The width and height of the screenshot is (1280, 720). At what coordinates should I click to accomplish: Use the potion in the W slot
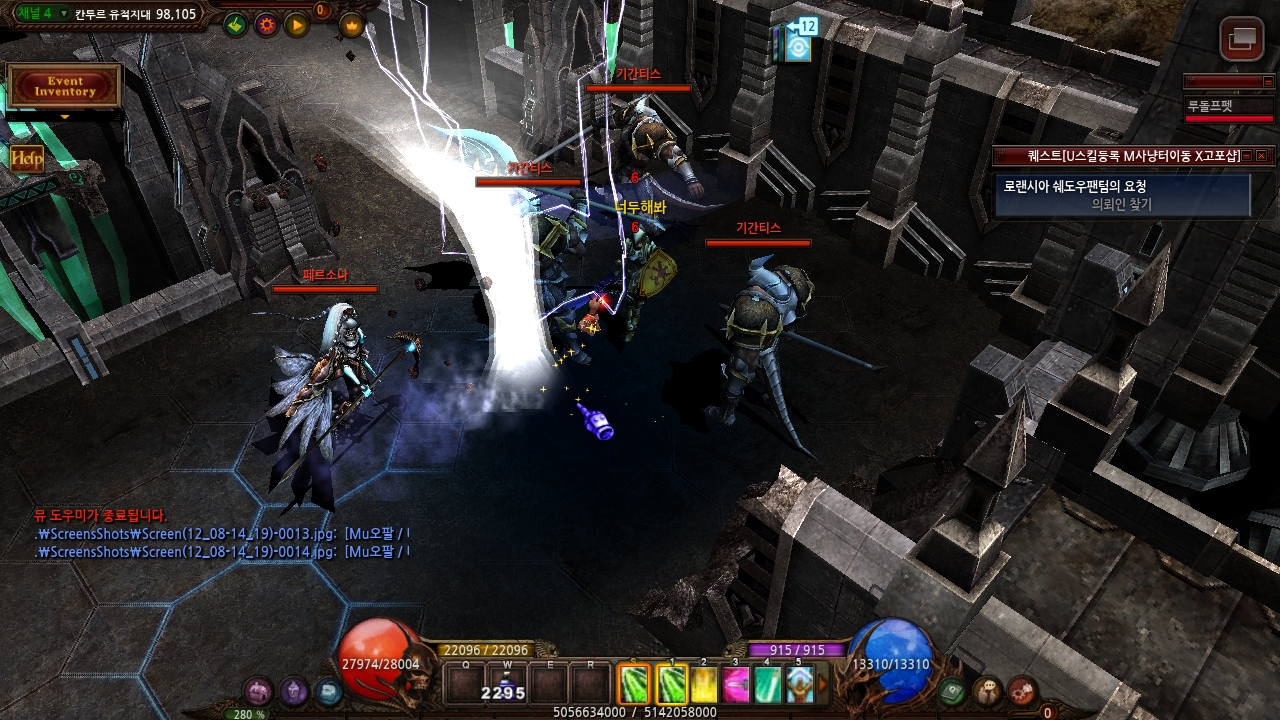[x=506, y=684]
